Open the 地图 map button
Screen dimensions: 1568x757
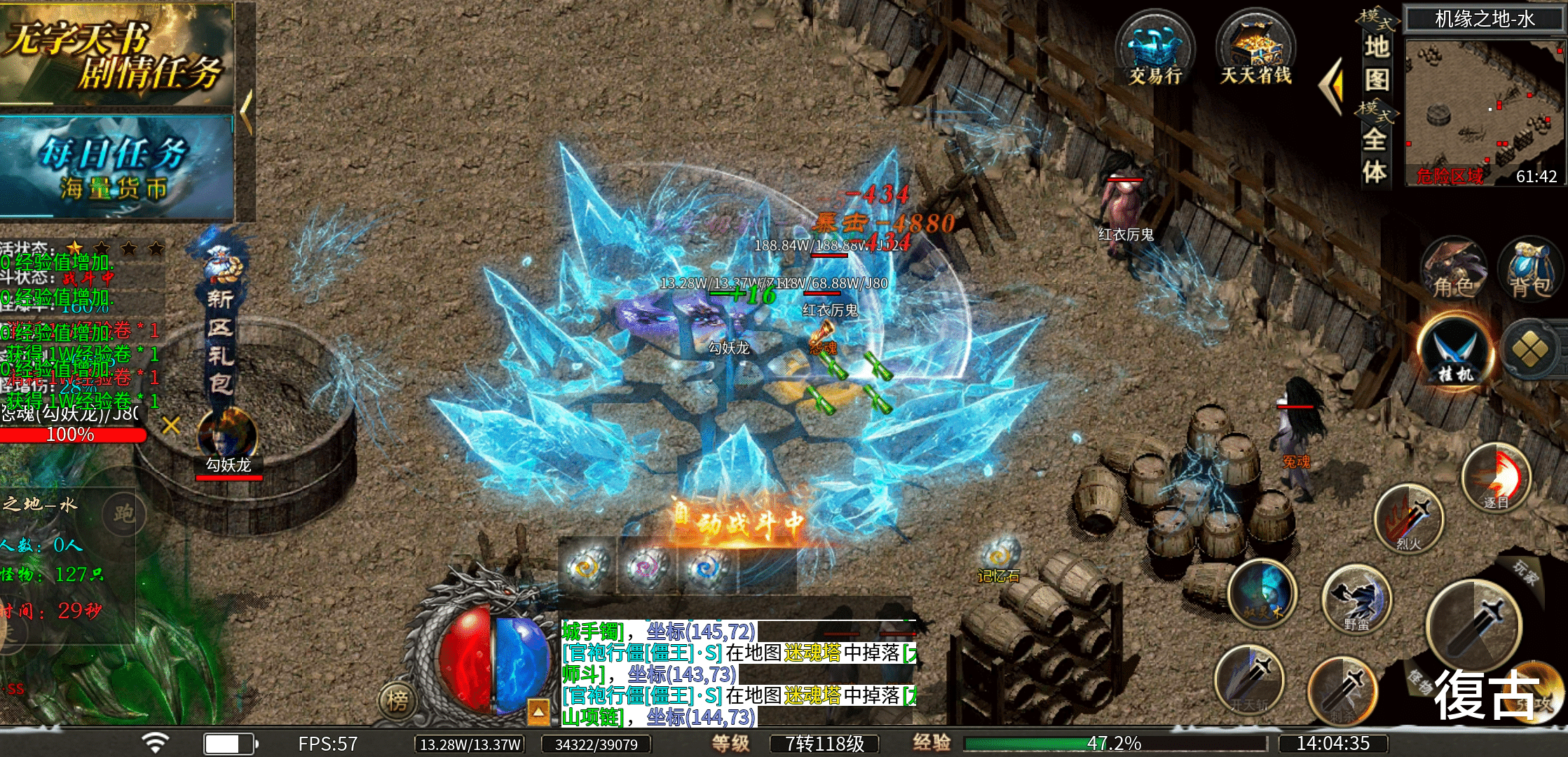coord(1377,63)
